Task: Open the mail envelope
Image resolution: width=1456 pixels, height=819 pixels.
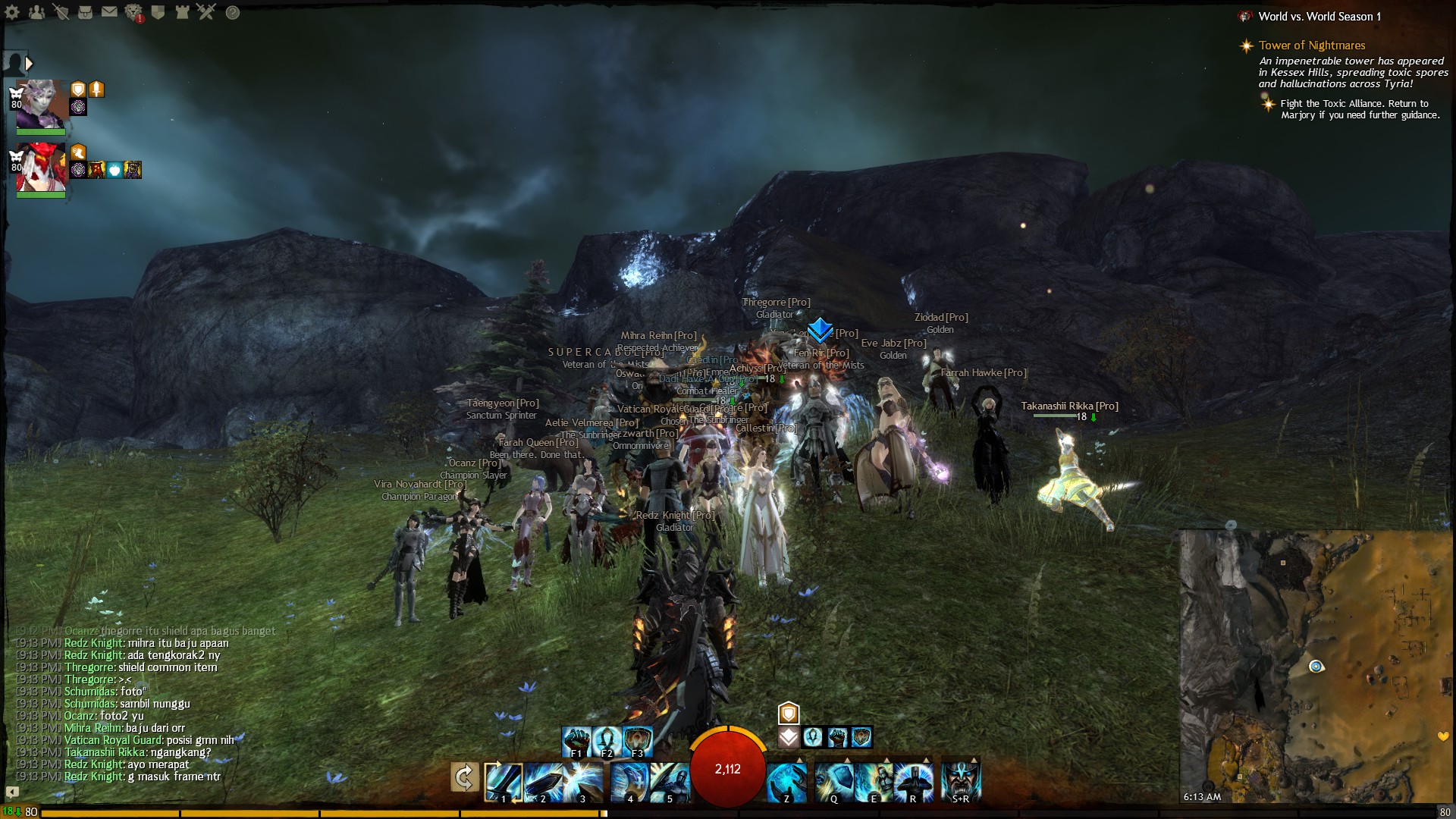Action: click(x=109, y=12)
